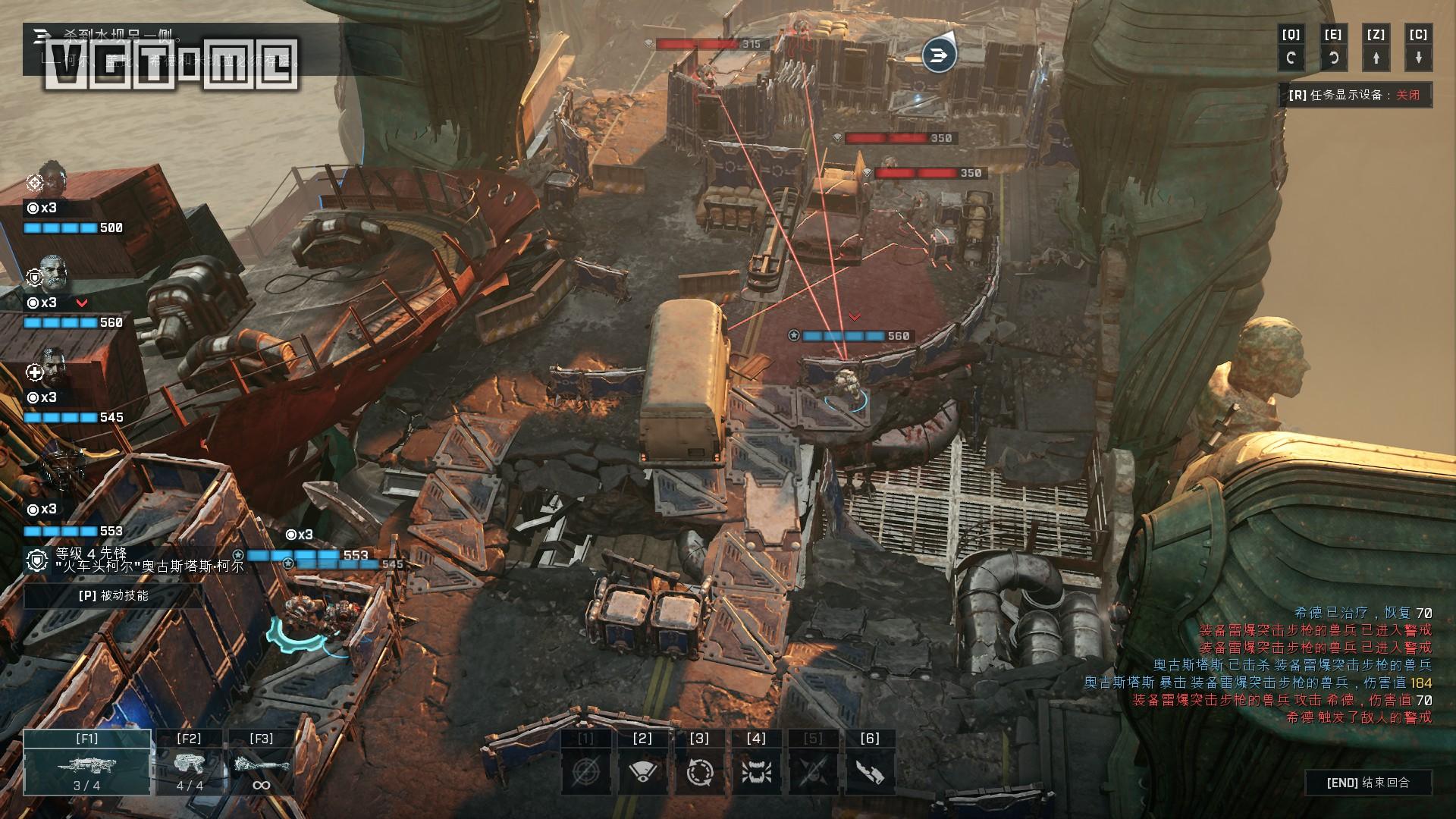Screen dimensions: 1456x819
Task: Use the Reload circular arrows ability
Action: [699, 771]
